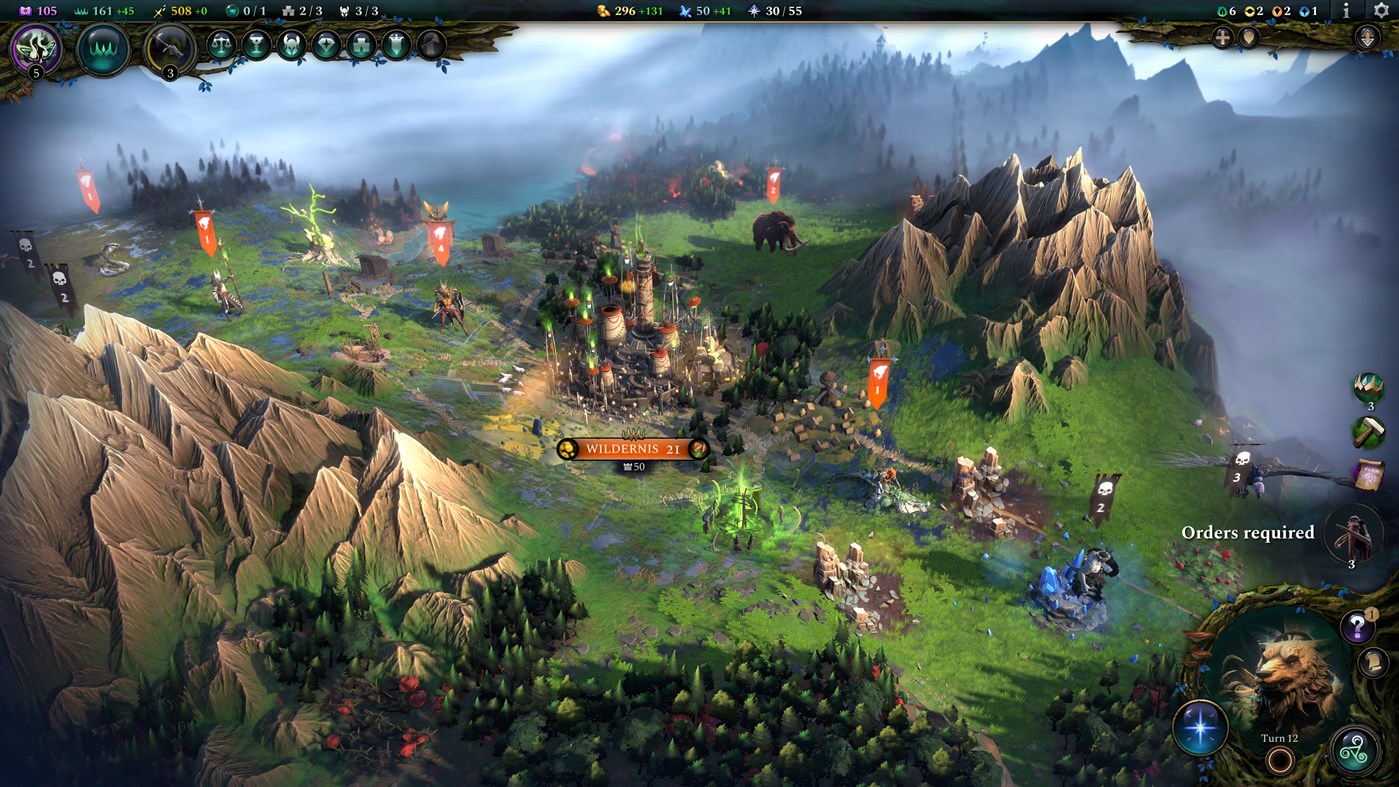The image size is (1399, 787).
Task: Click the green hammer production icon on right sidebar
Action: coord(1369,431)
